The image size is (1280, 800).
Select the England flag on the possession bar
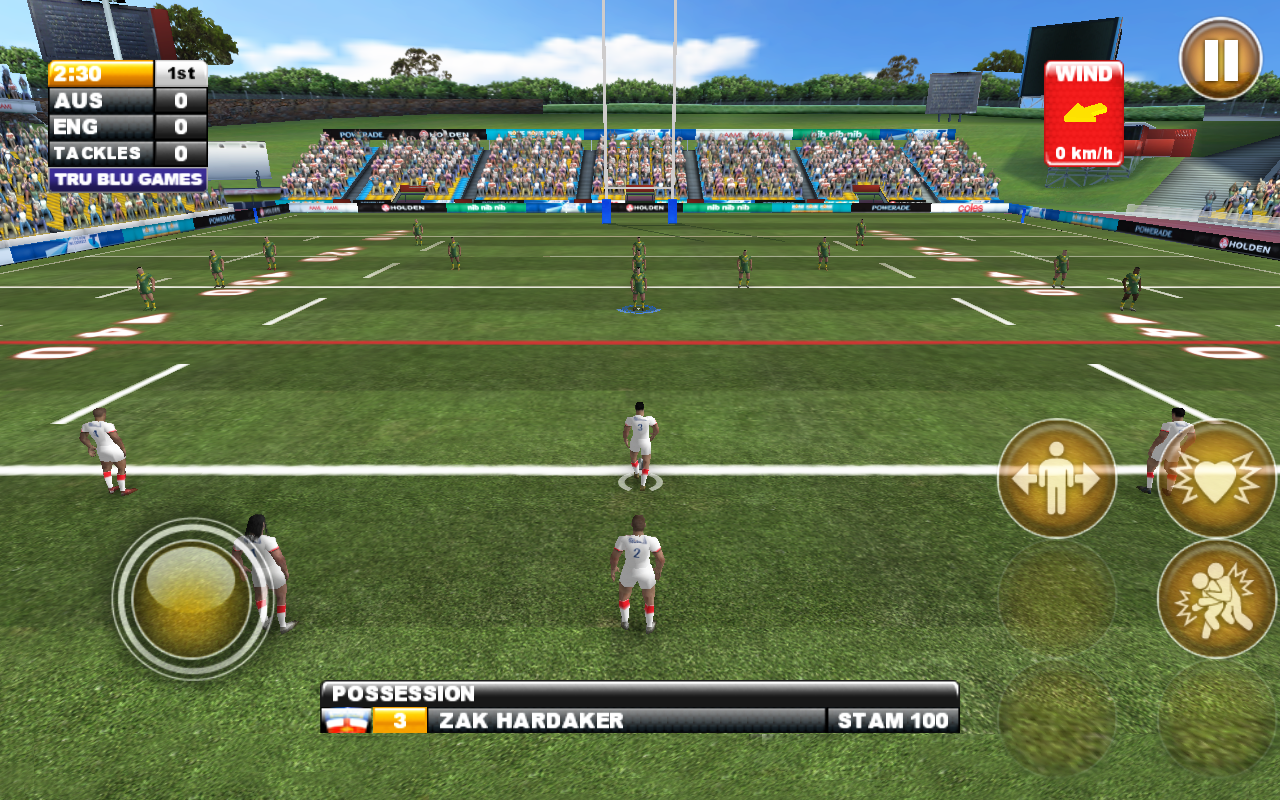click(348, 719)
